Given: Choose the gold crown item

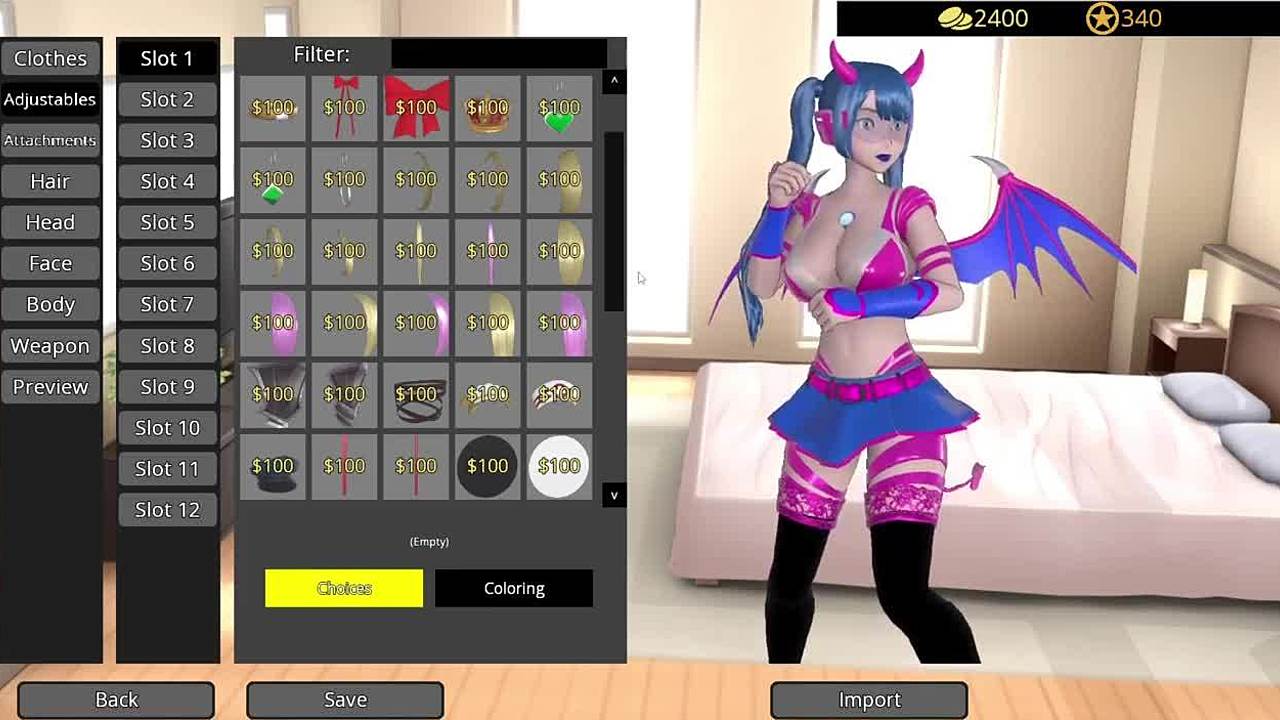Looking at the screenshot, I should (488, 107).
